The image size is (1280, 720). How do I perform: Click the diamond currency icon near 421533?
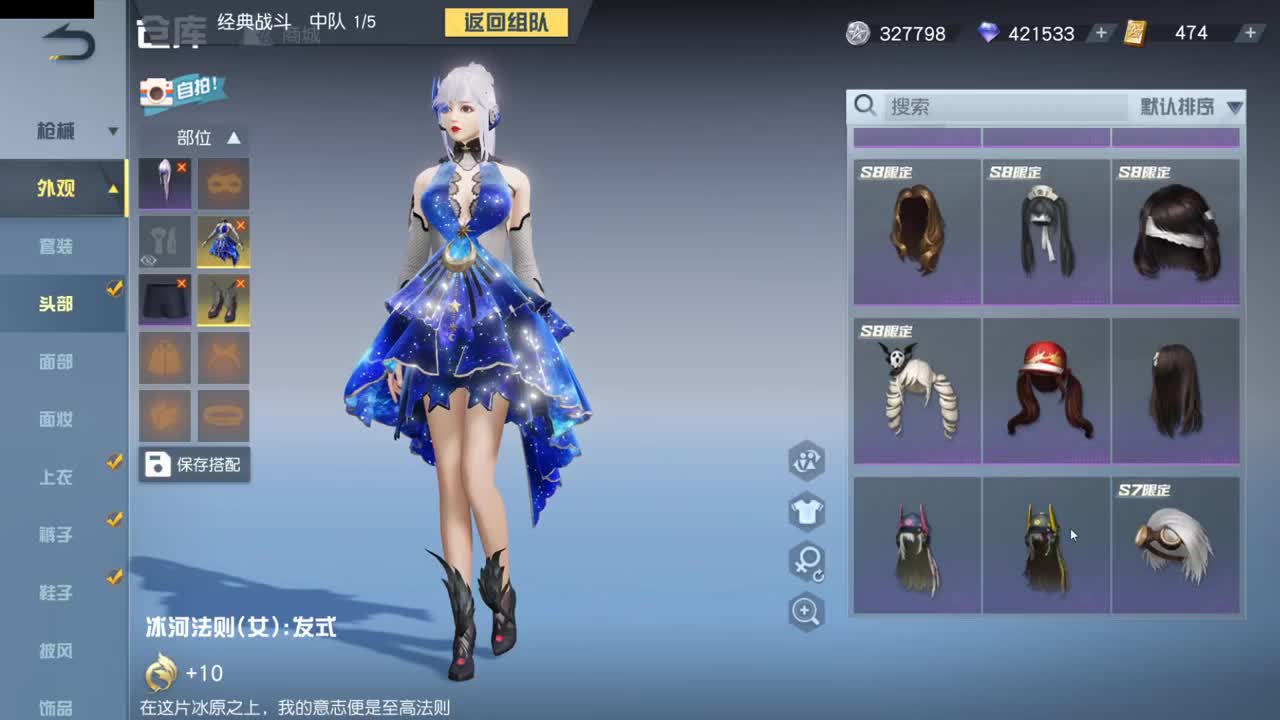[989, 33]
